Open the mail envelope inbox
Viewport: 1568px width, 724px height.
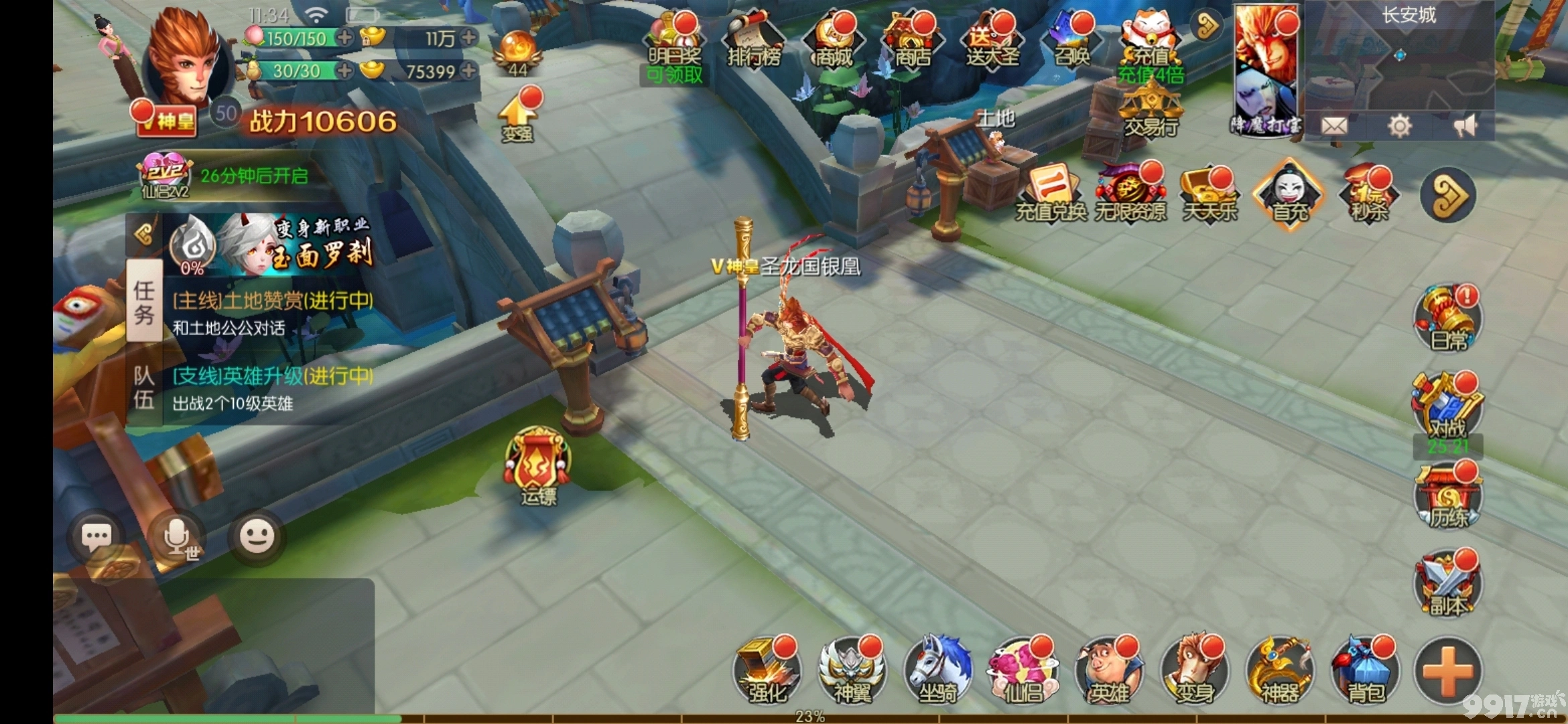(x=1334, y=125)
